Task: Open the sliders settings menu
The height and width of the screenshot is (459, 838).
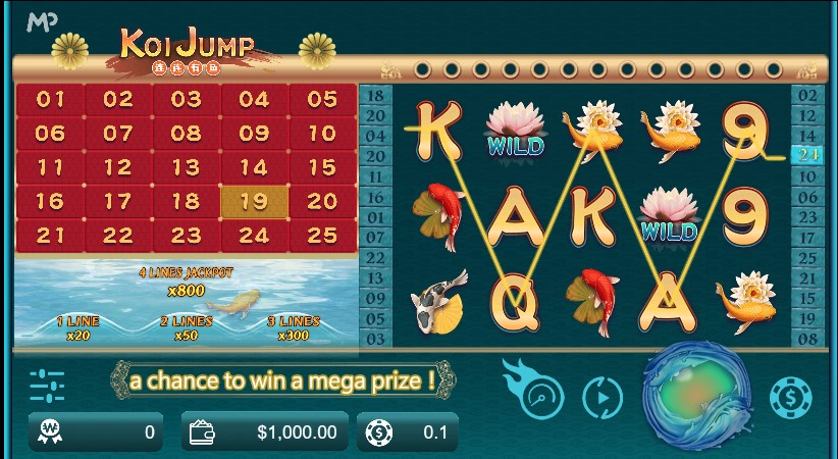Action: tap(47, 385)
